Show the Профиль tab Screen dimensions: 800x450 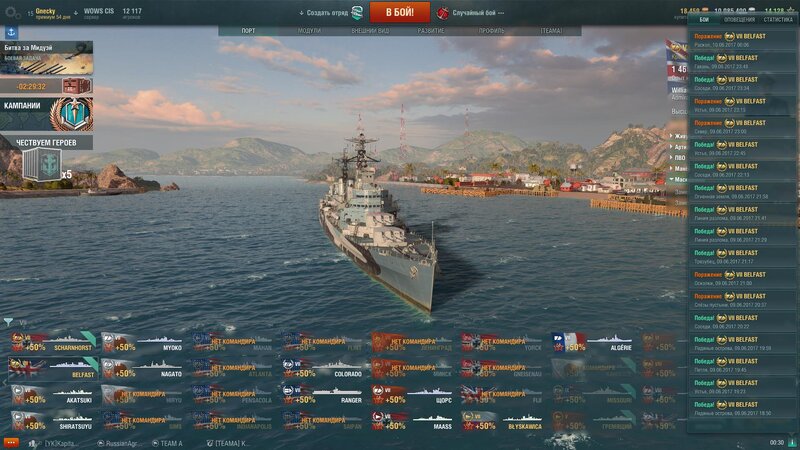(491, 31)
